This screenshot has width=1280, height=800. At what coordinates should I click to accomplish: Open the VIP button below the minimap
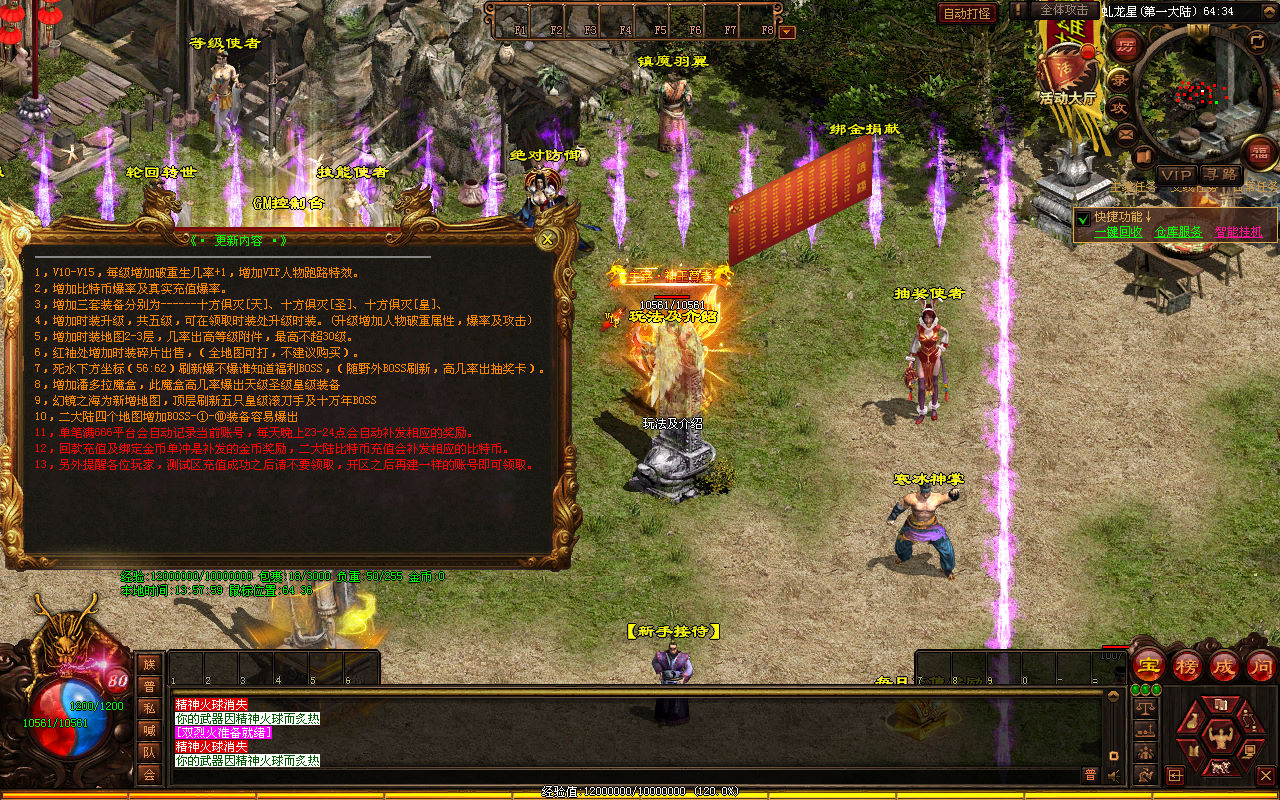click(1176, 174)
